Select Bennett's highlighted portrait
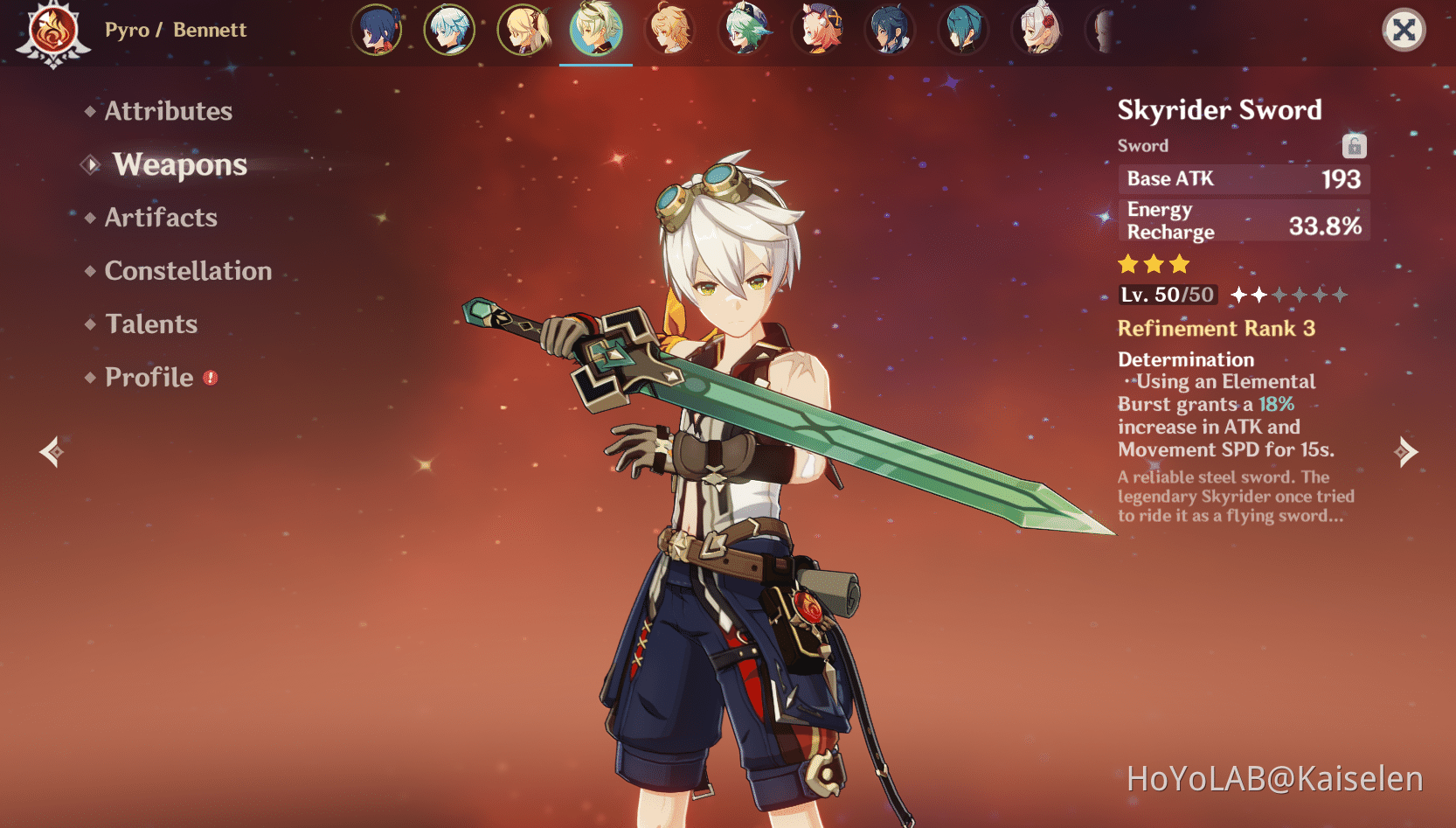1456x828 pixels. tap(596, 30)
